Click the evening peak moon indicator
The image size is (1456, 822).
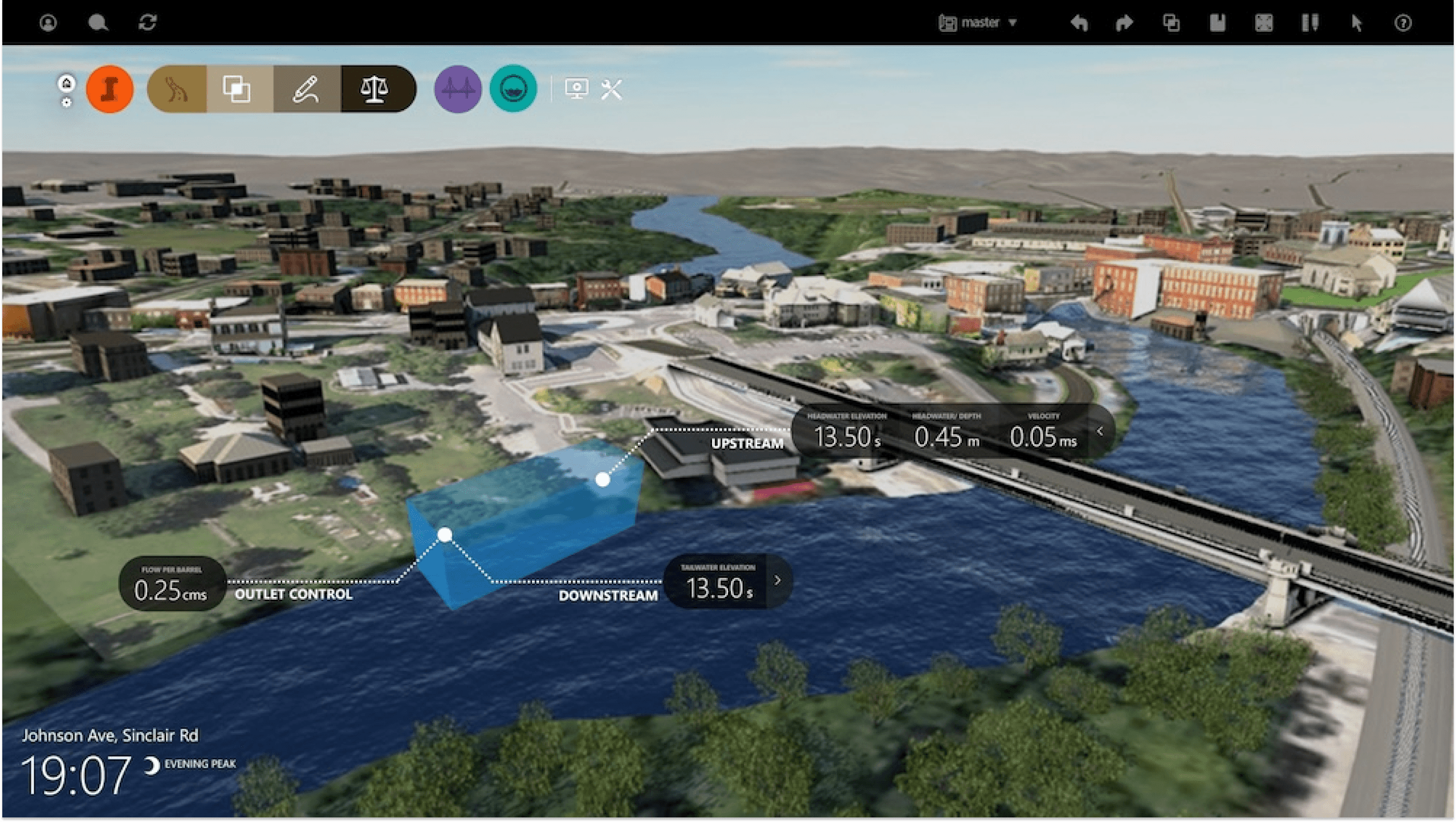coord(152,765)
